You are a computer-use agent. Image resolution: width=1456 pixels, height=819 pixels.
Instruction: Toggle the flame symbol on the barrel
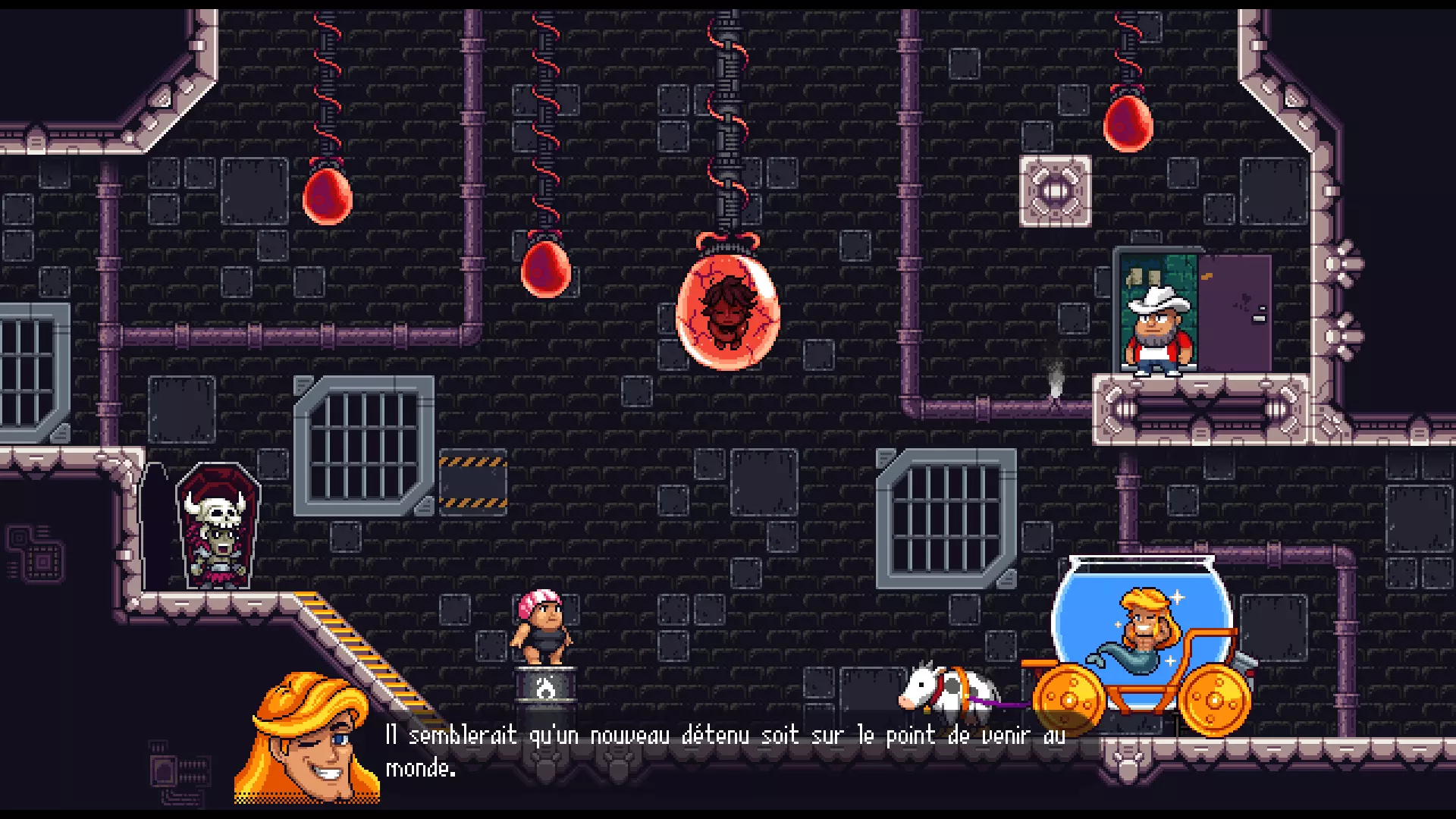548,686
